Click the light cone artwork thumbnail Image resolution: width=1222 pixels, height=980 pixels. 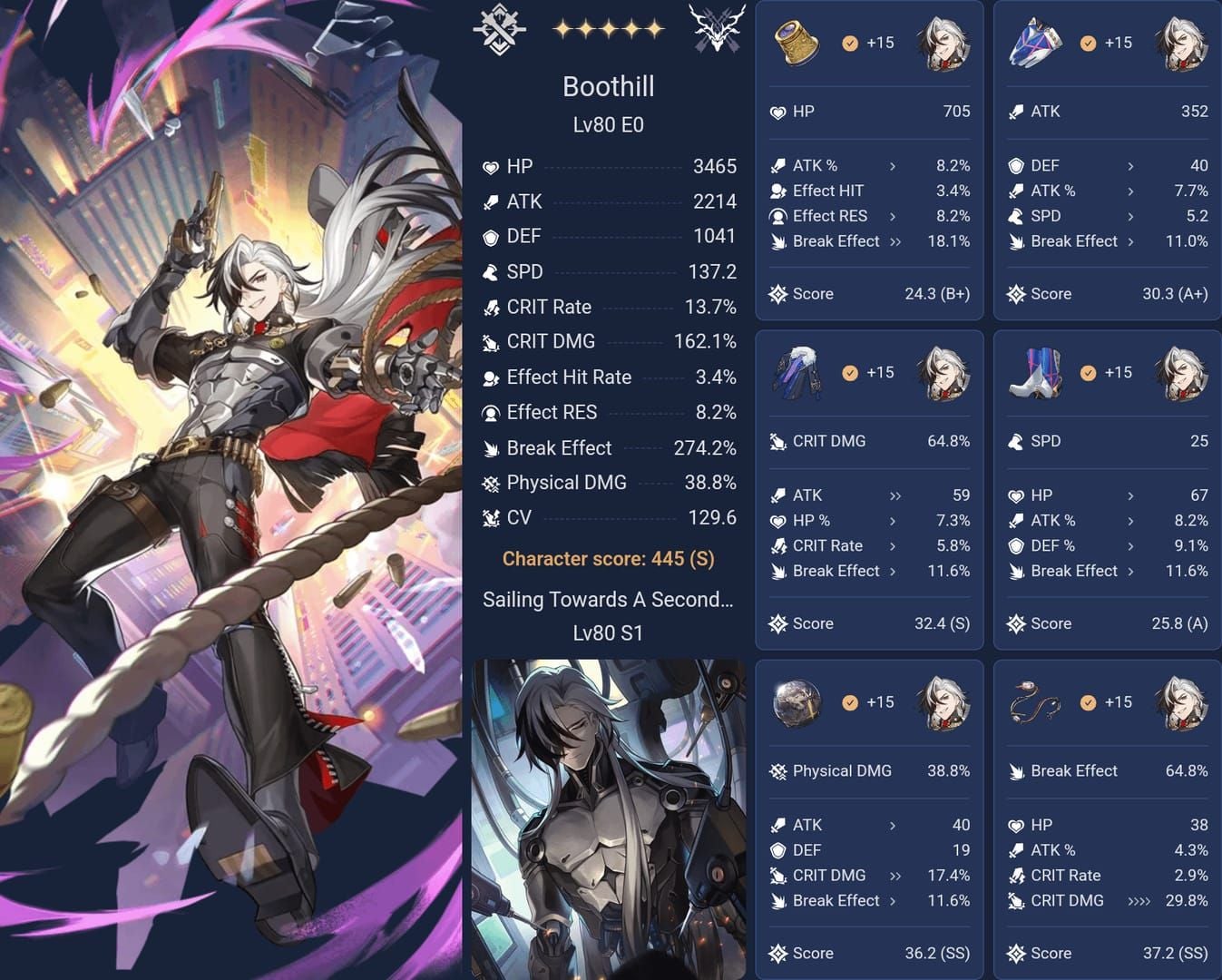(x=608, y=817)
